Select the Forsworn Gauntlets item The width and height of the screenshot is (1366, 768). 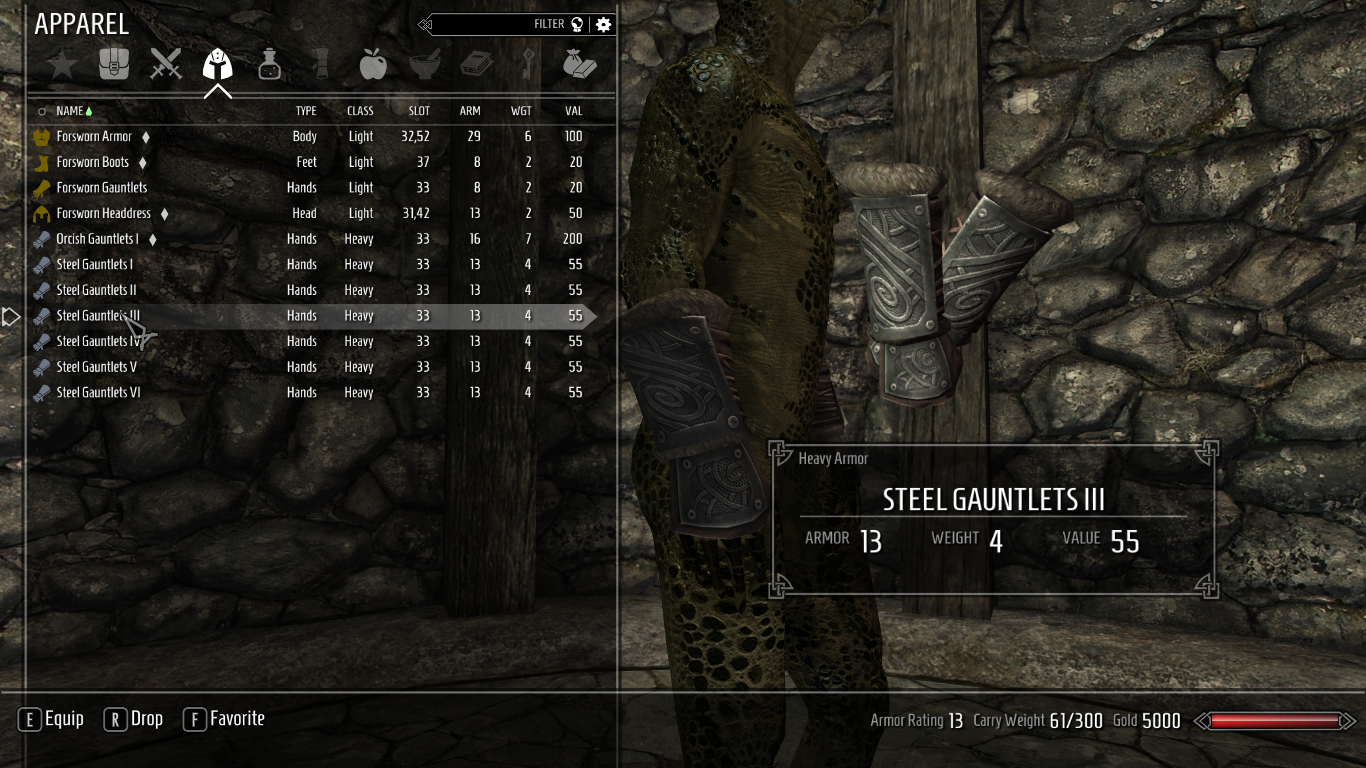101,188
